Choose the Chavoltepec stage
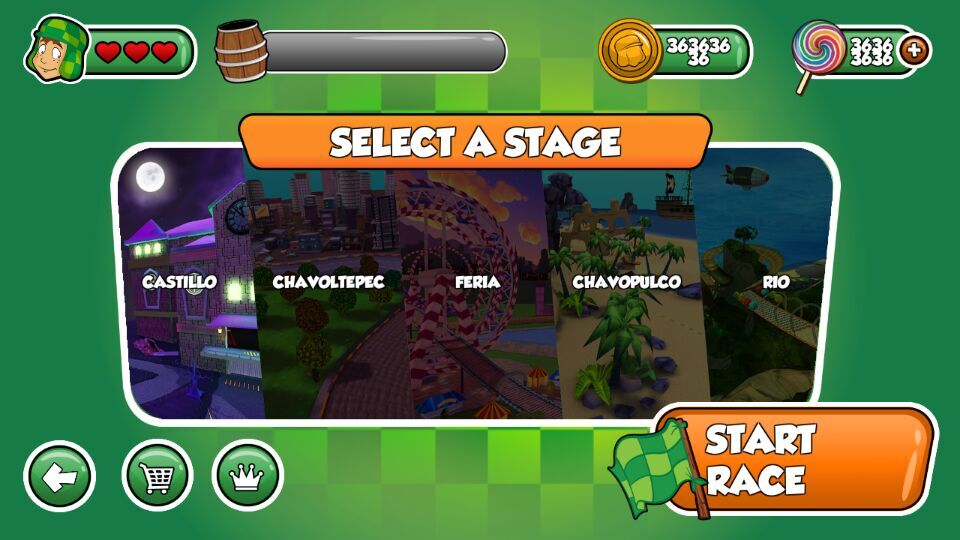Screen dimensions: 960x540 tap(328, 290)
